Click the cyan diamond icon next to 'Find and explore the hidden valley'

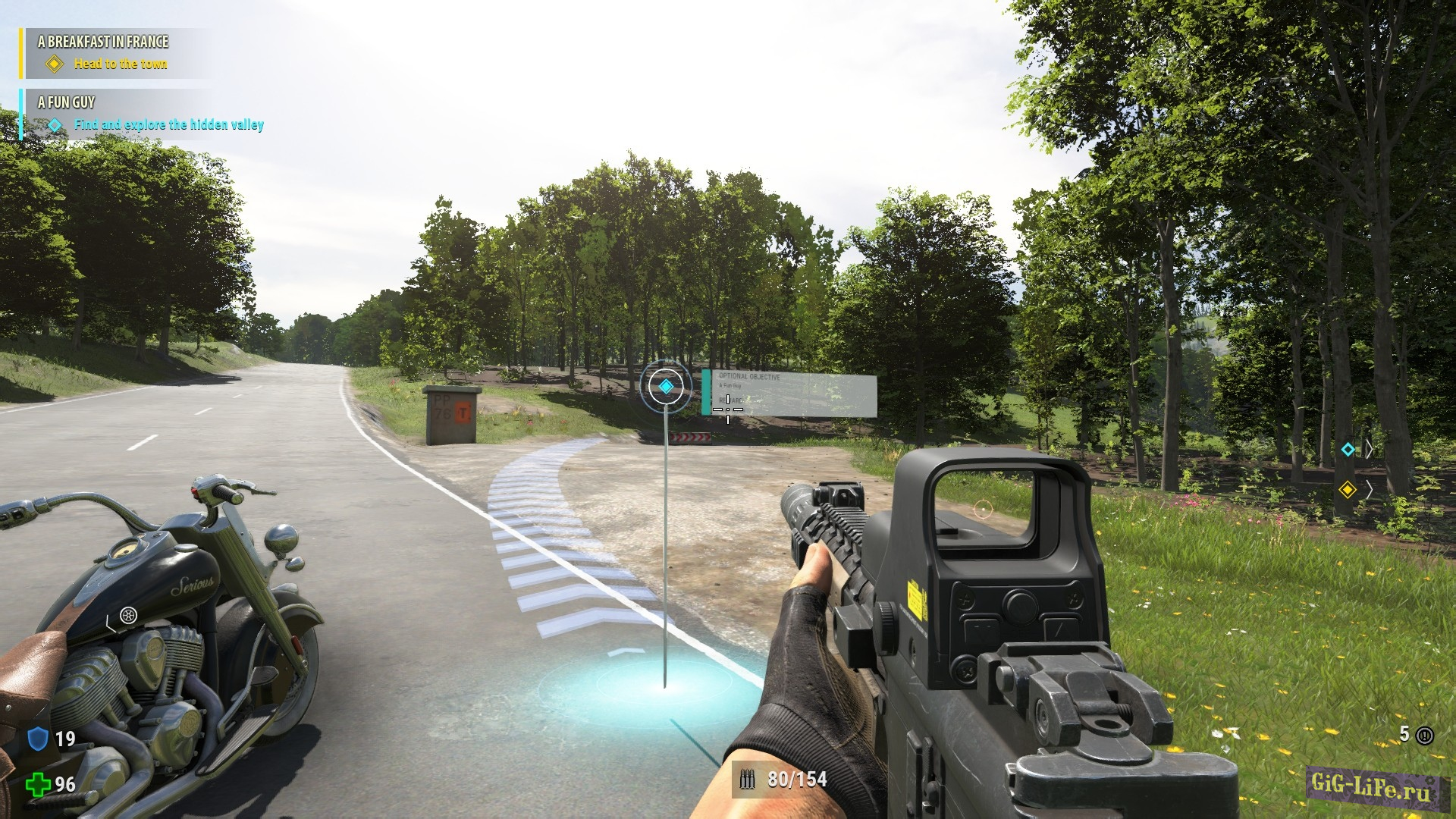54,124
